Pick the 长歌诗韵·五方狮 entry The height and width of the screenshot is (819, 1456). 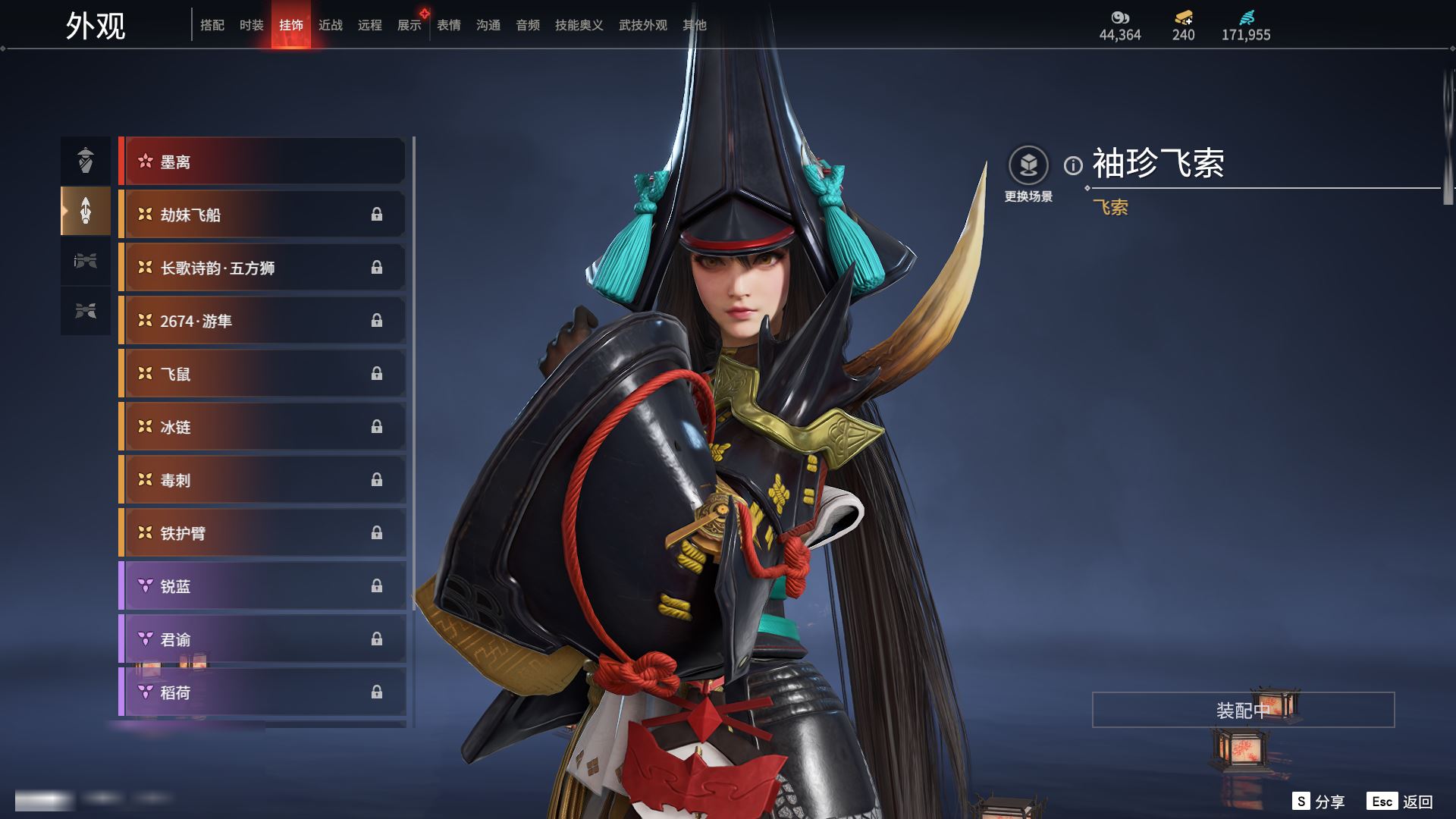tap(262, 268)
